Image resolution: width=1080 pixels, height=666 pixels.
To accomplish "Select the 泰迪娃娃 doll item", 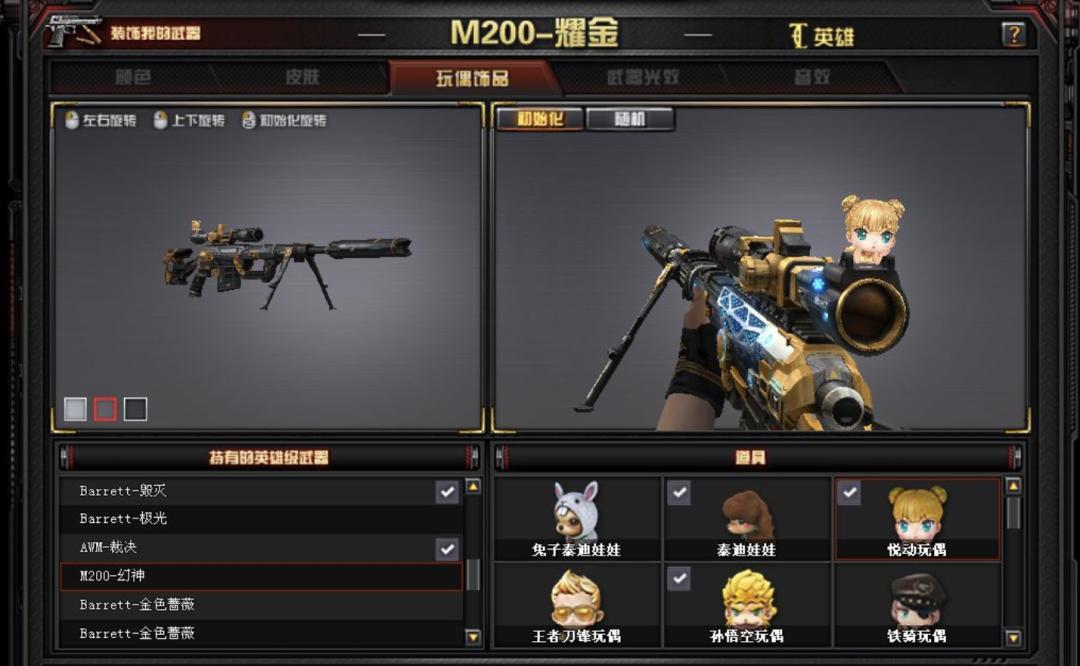I will tap(746, 517).
